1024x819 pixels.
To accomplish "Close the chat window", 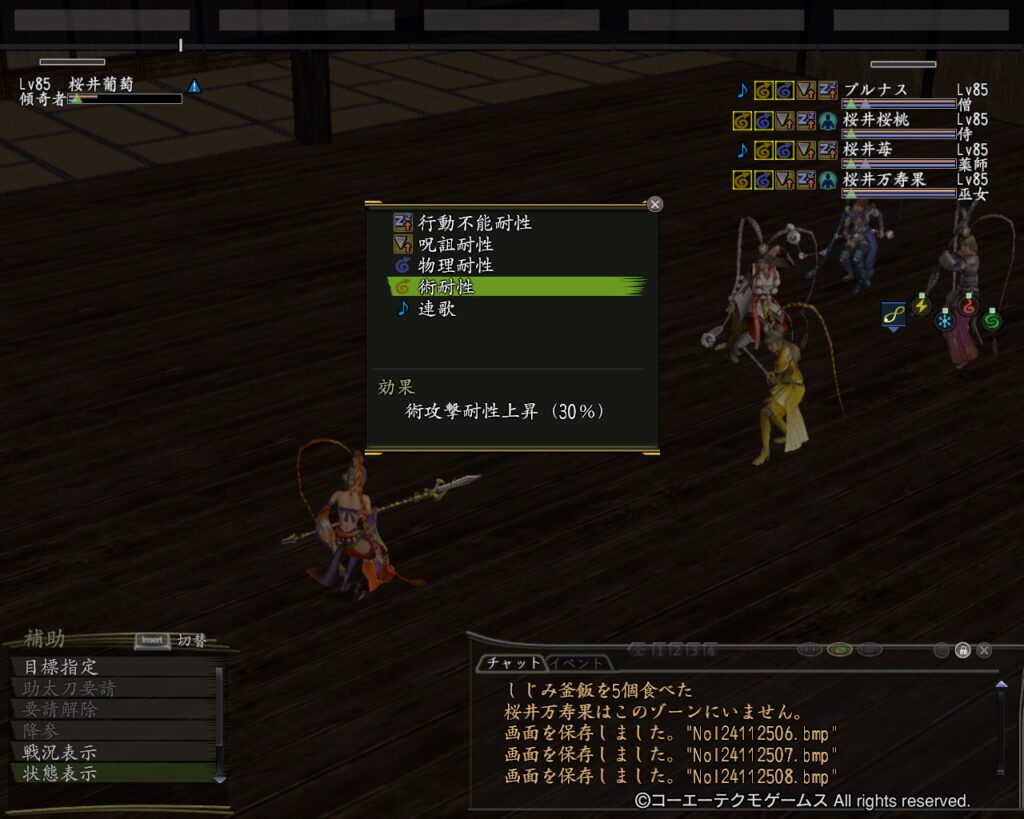I will 984,650.
